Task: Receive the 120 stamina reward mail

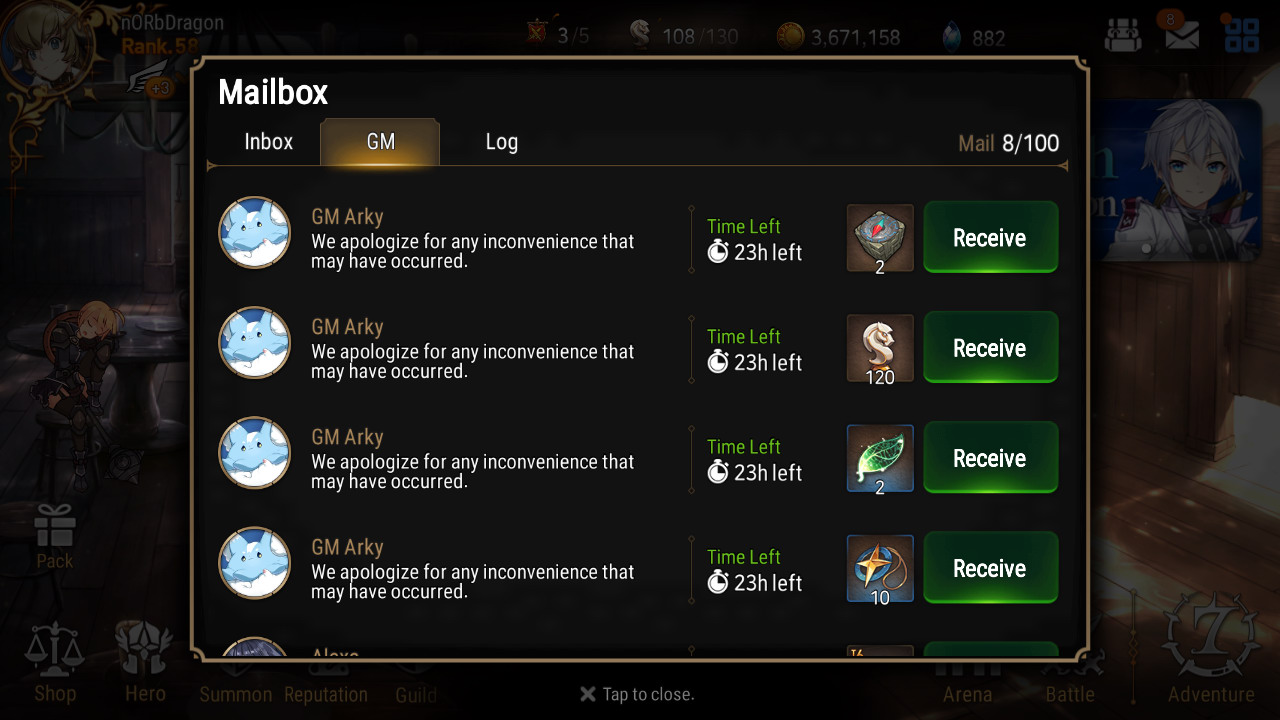Action: click(x=989, y=348)
